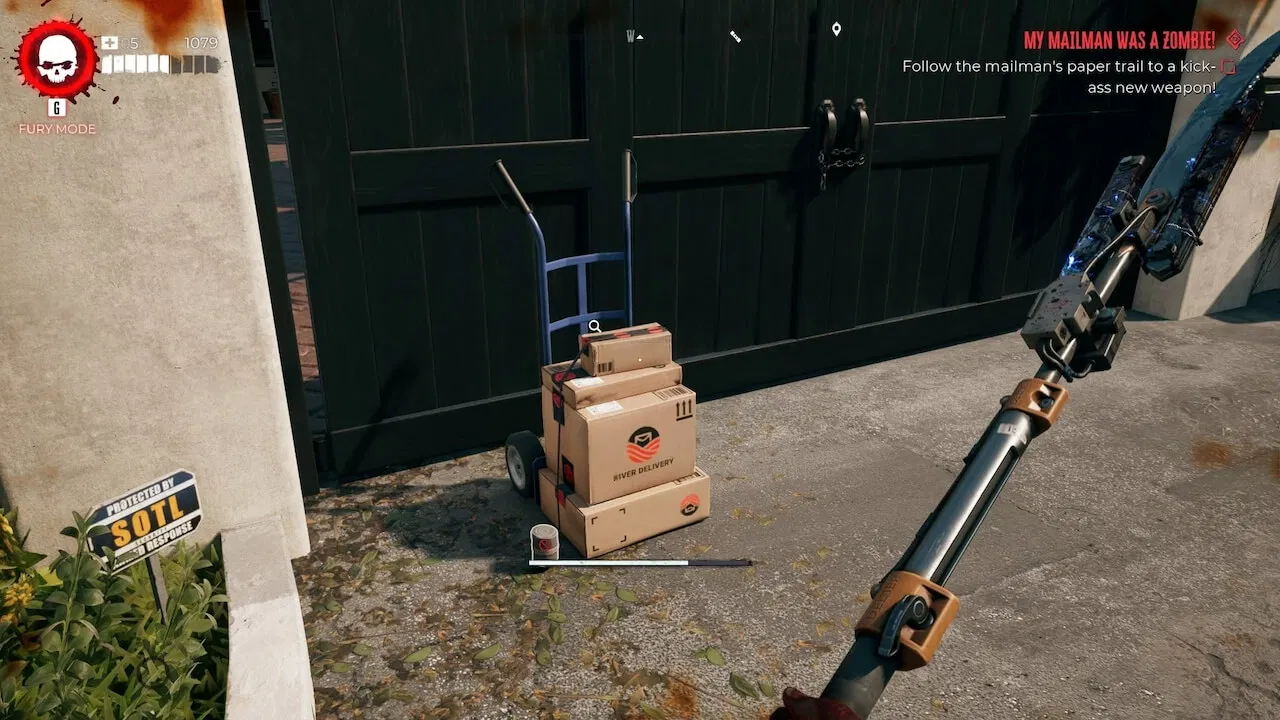Image resolution: width=1280 pixels, height=720 pixels.
Task: Select the waypoint pin on the compass
Action: coord(837,30)
